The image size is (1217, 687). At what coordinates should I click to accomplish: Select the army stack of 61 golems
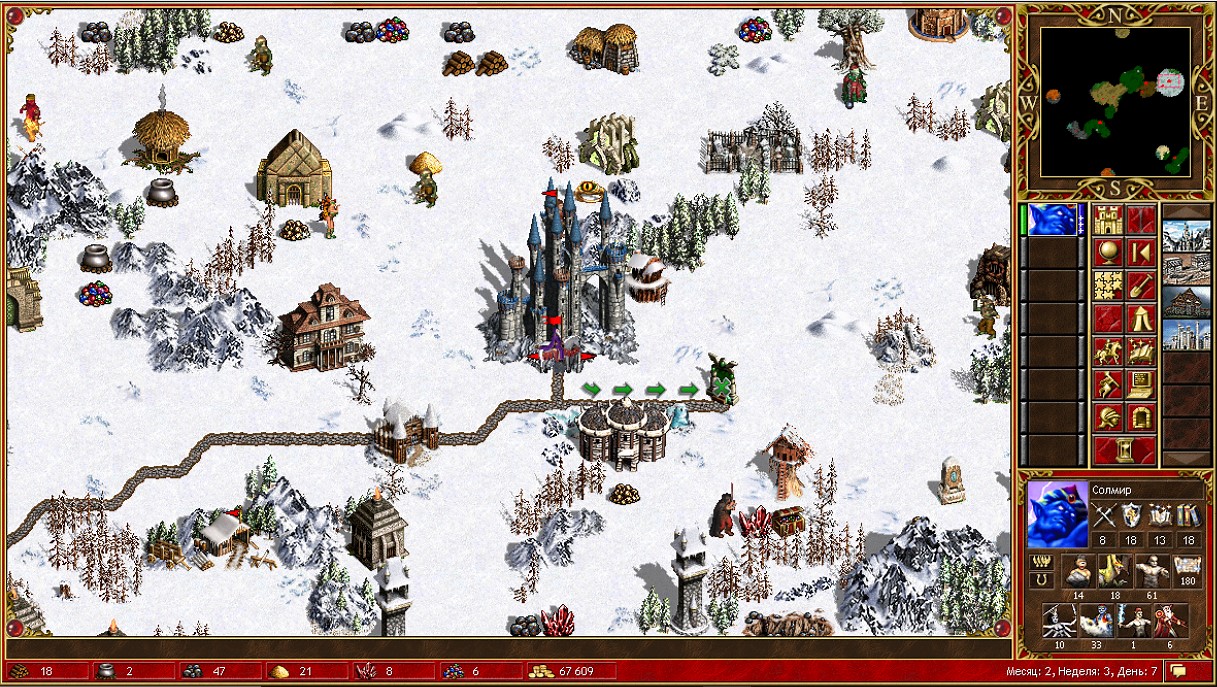(1151, 571)
